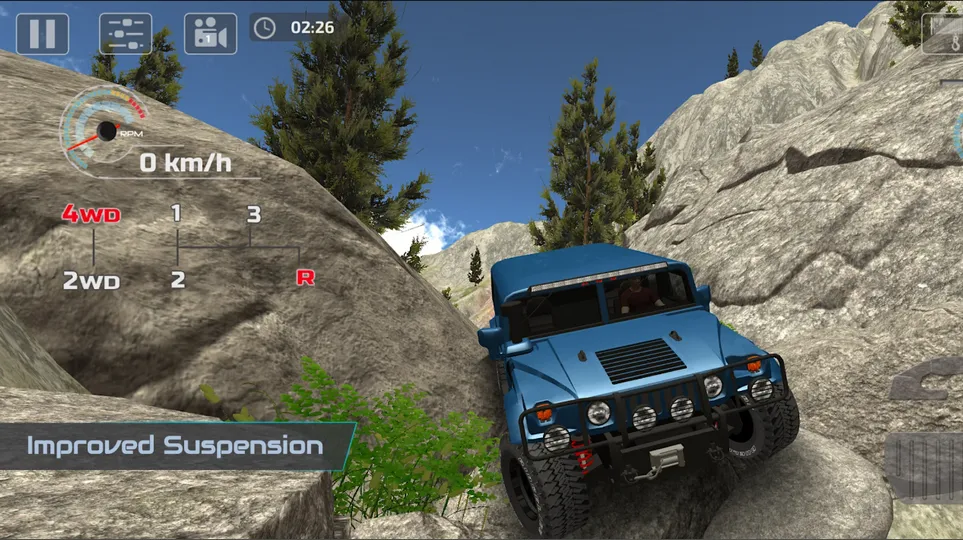Select the reverse gear R
Image resolution: width=963 pixels, height=540 pixels.
coord(305,278)
